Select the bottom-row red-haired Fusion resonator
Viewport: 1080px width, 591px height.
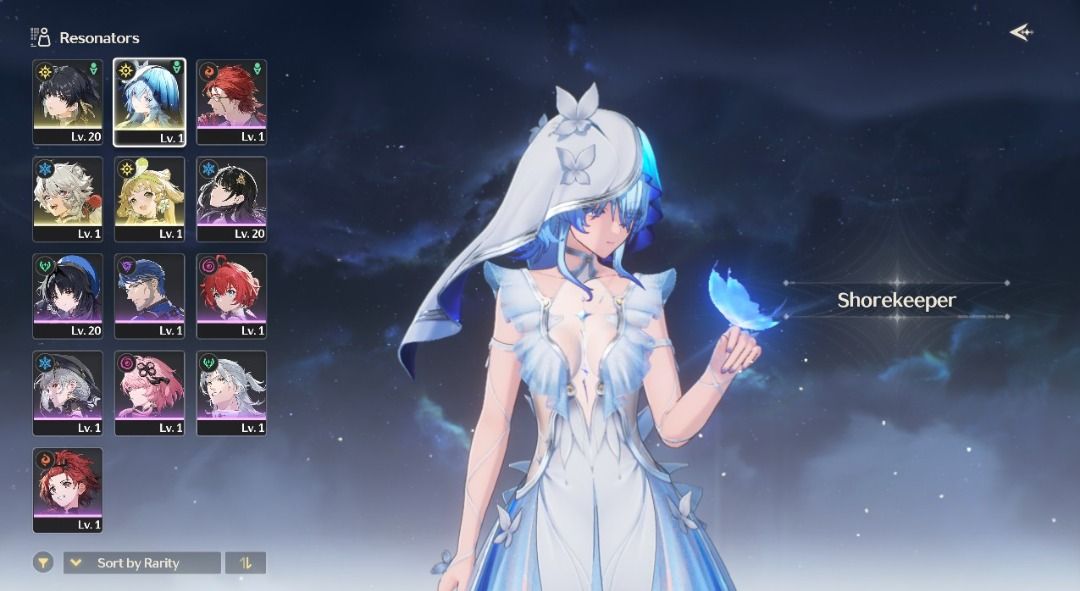pos(68,488)
